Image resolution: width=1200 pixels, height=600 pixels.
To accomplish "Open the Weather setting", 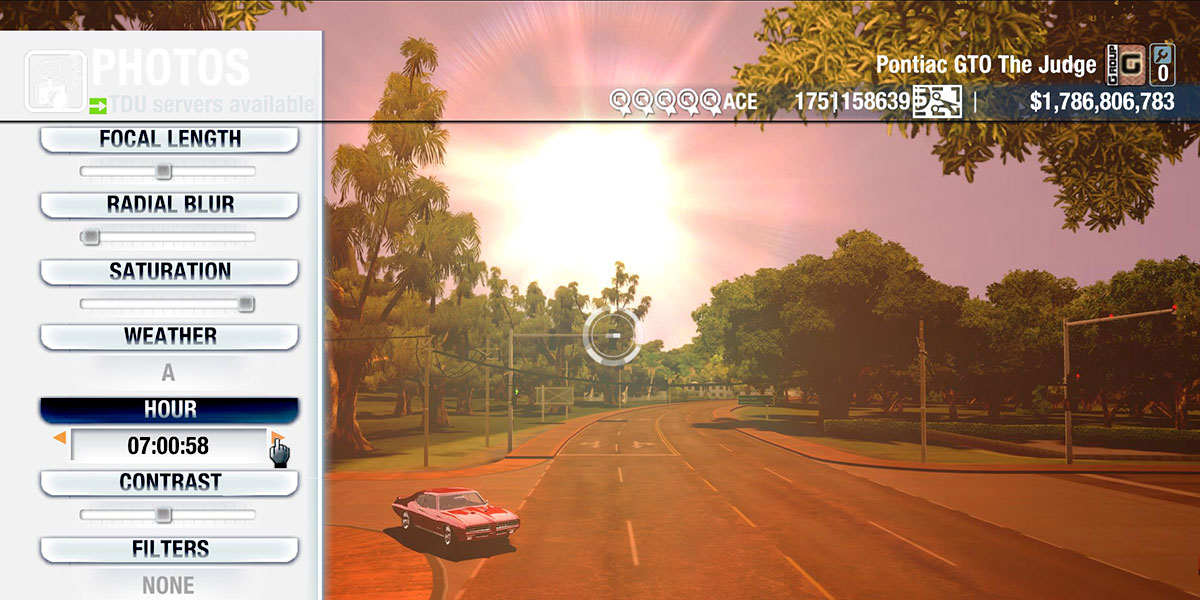I will pyautogui.click(x=169, y=337).
